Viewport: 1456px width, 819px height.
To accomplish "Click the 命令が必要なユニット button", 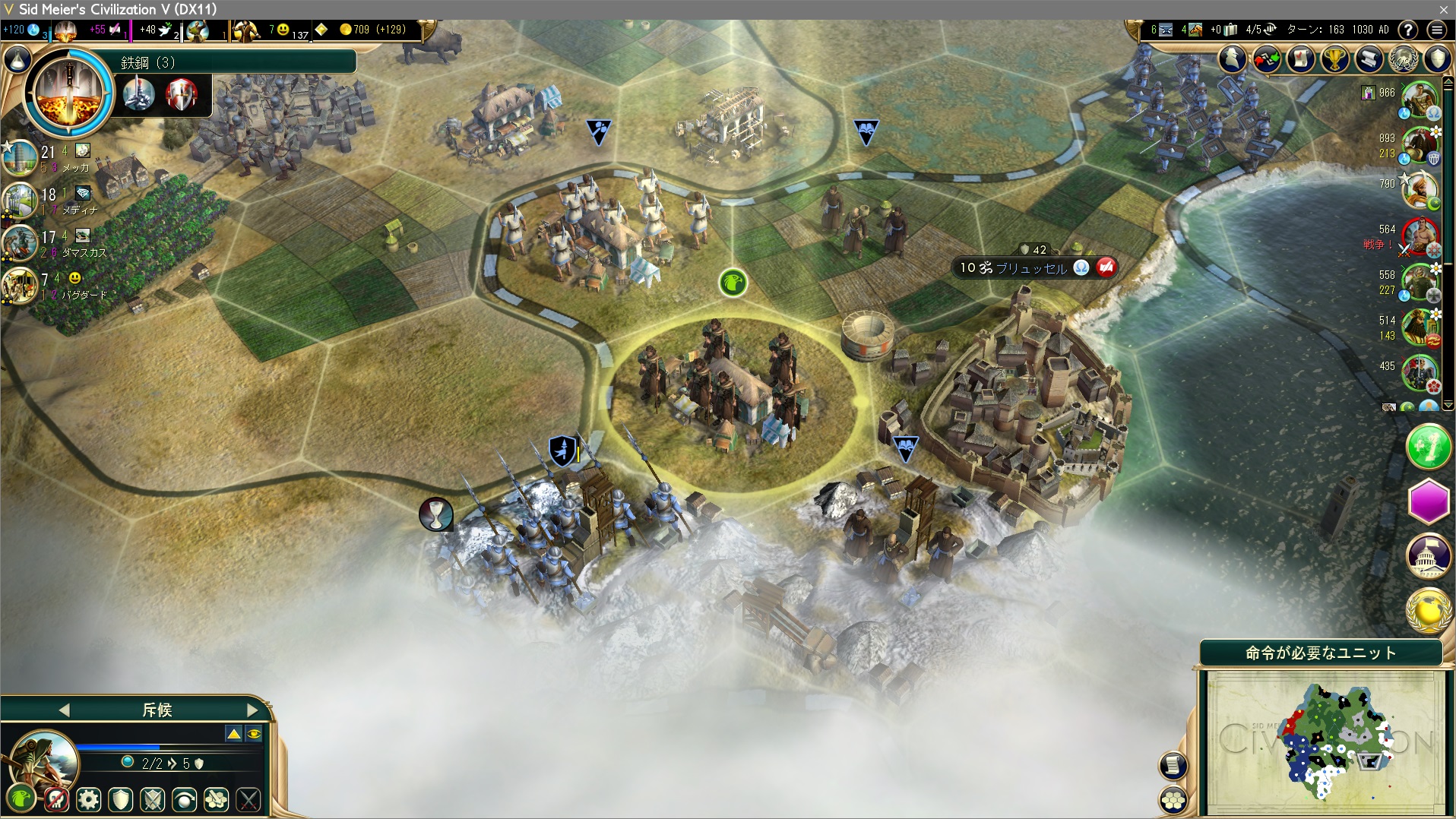I will point(1320,653).
